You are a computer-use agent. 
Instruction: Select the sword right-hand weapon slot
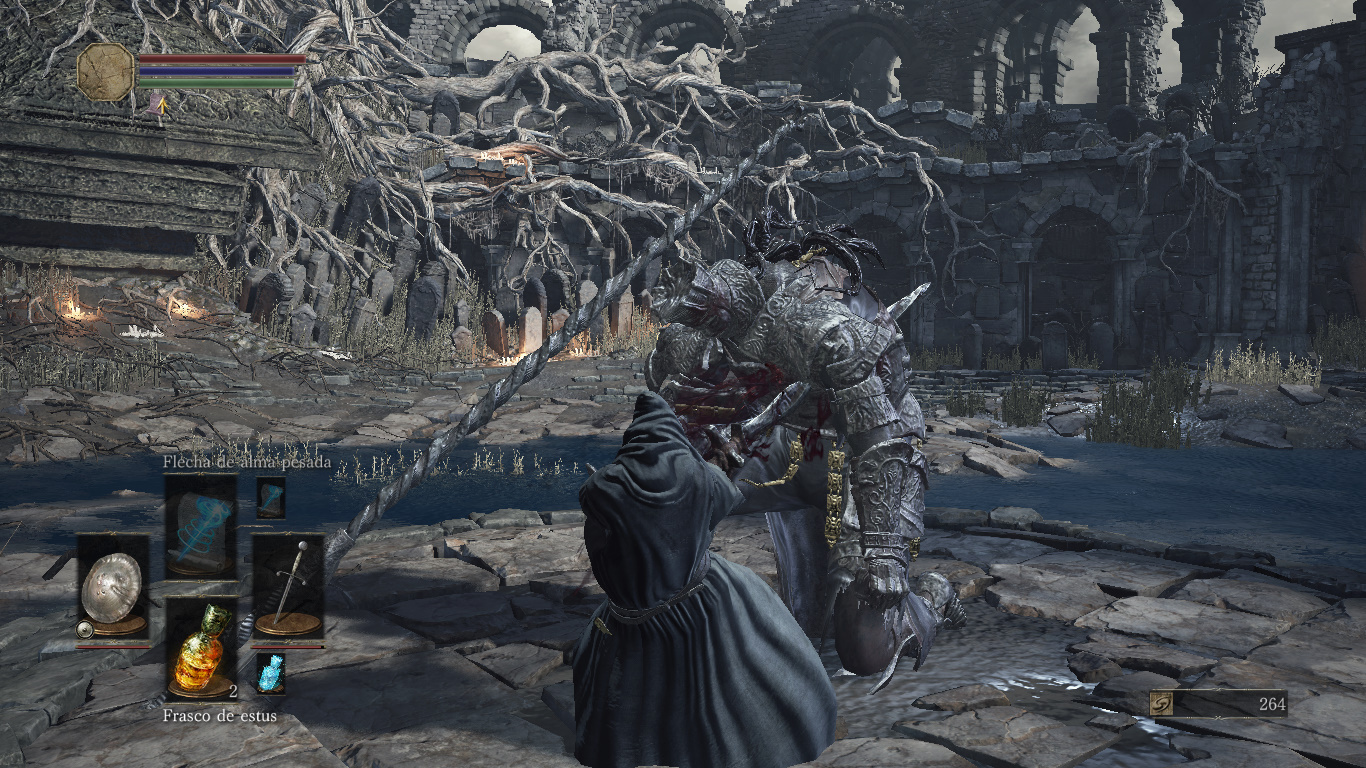pyautogui.click(x=288, y=586)
